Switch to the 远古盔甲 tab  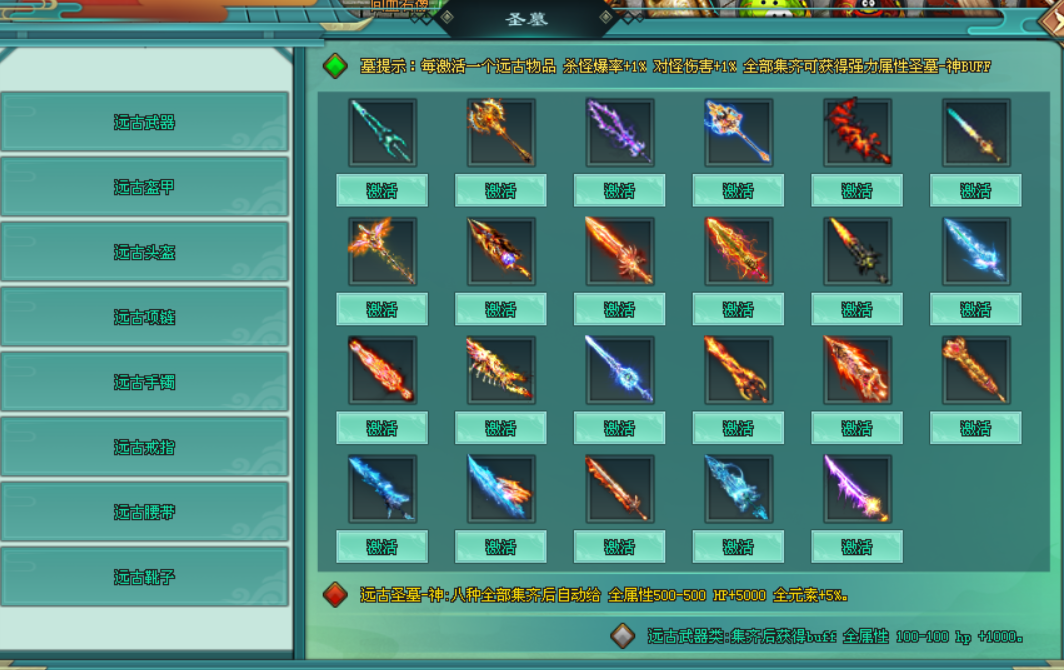(144, 187)
